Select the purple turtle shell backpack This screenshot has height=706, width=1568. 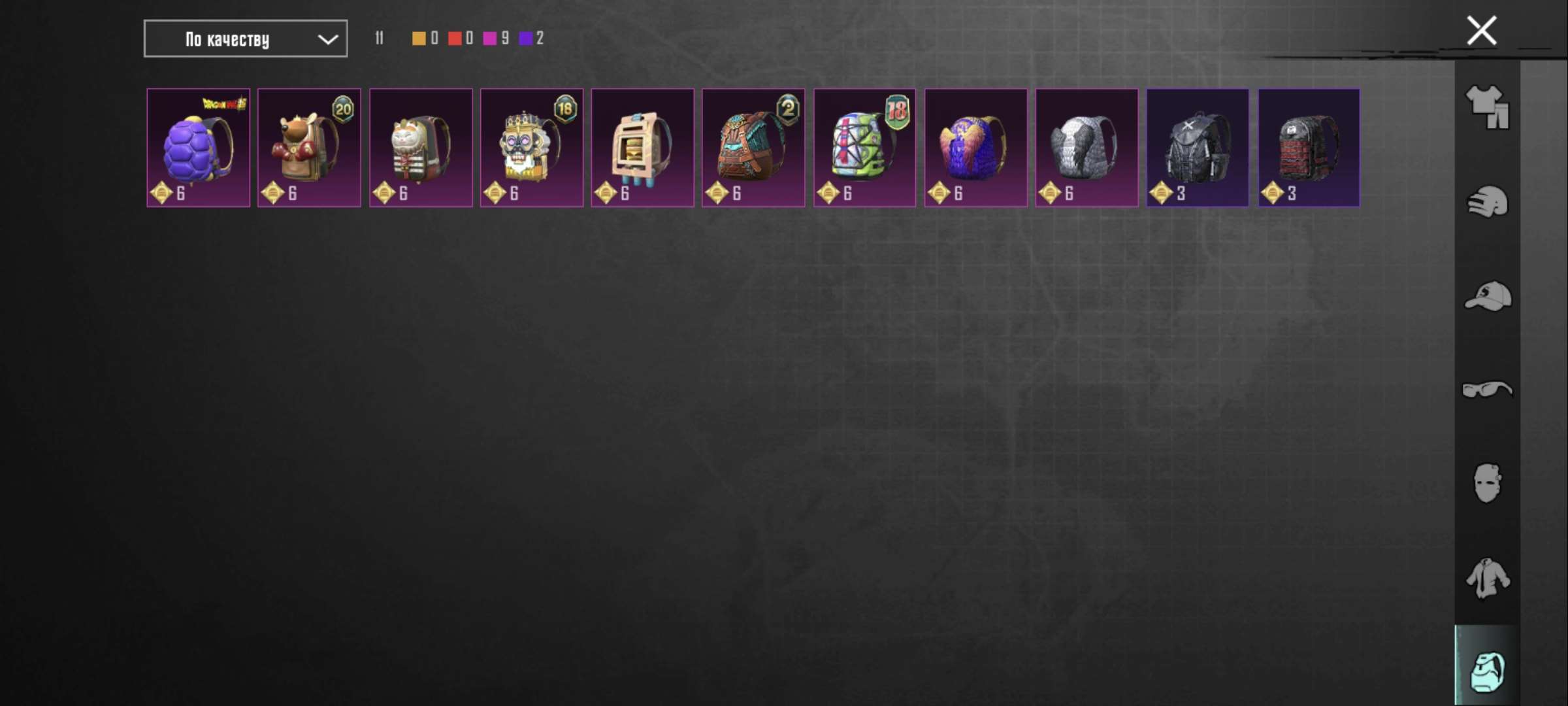[198, 148]
